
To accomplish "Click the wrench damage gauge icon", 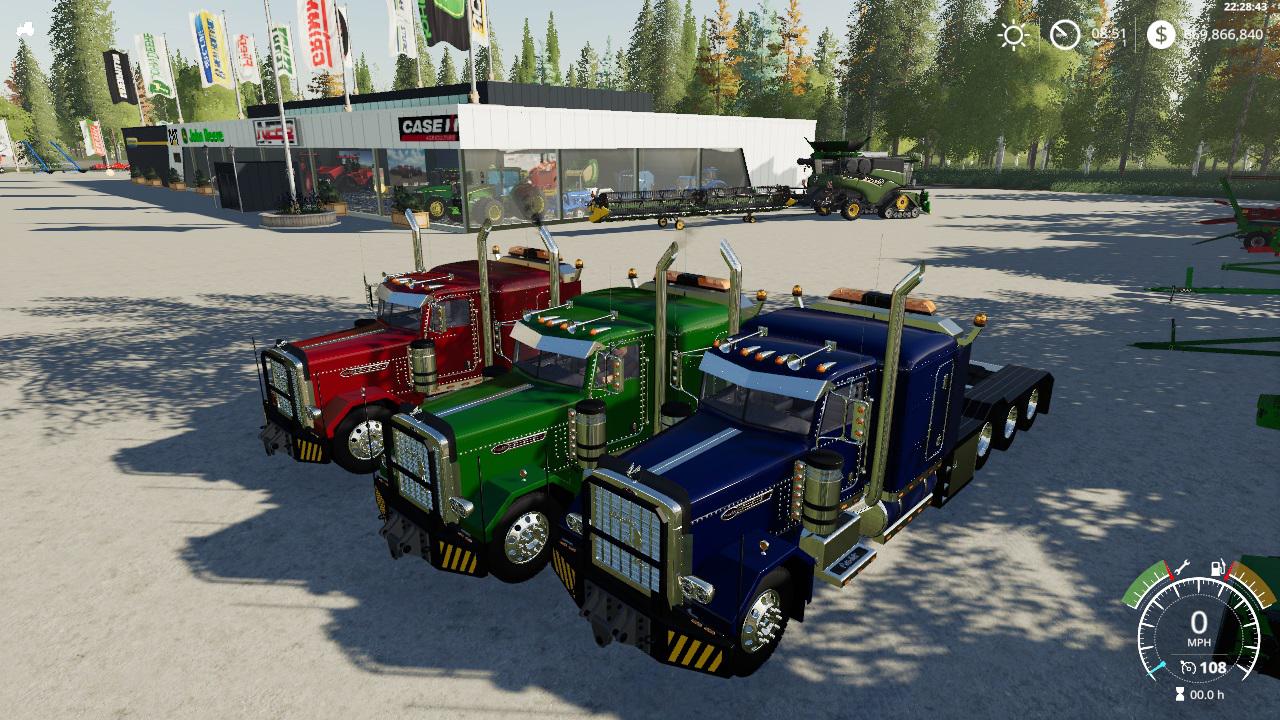I will (1182, 567).
